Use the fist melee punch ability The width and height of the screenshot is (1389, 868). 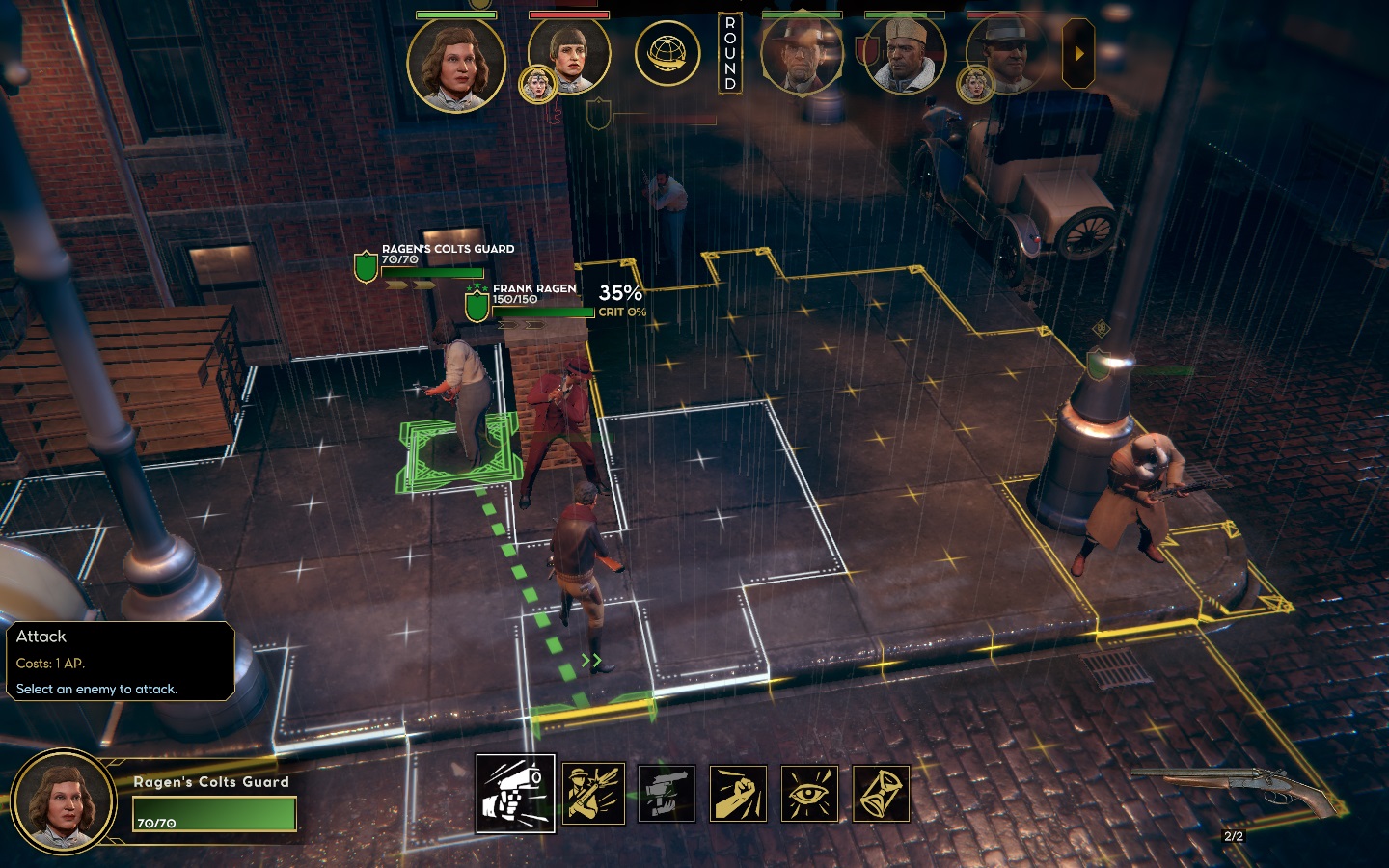coord(738,794)
